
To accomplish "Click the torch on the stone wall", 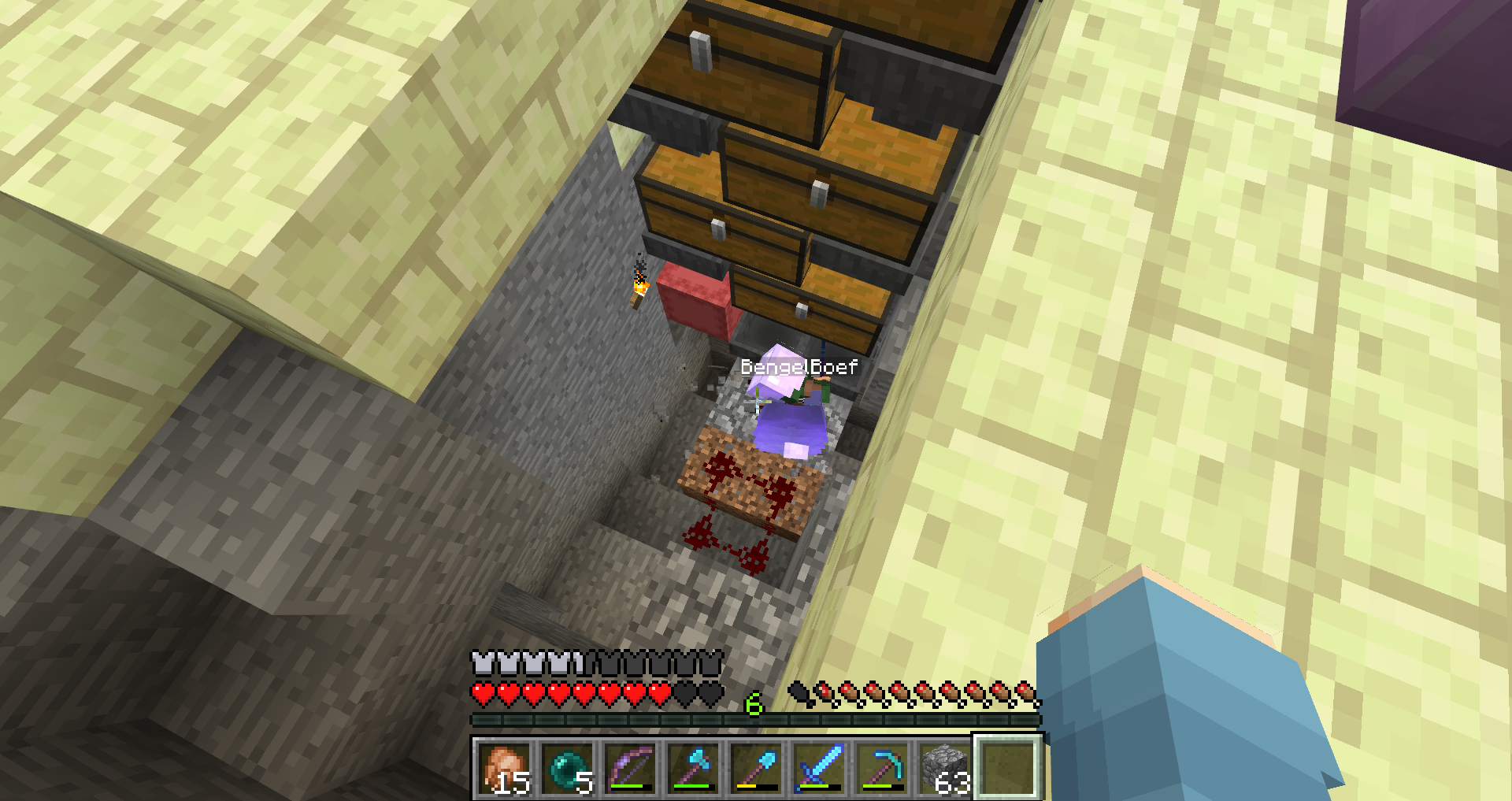I will [638, 285].
